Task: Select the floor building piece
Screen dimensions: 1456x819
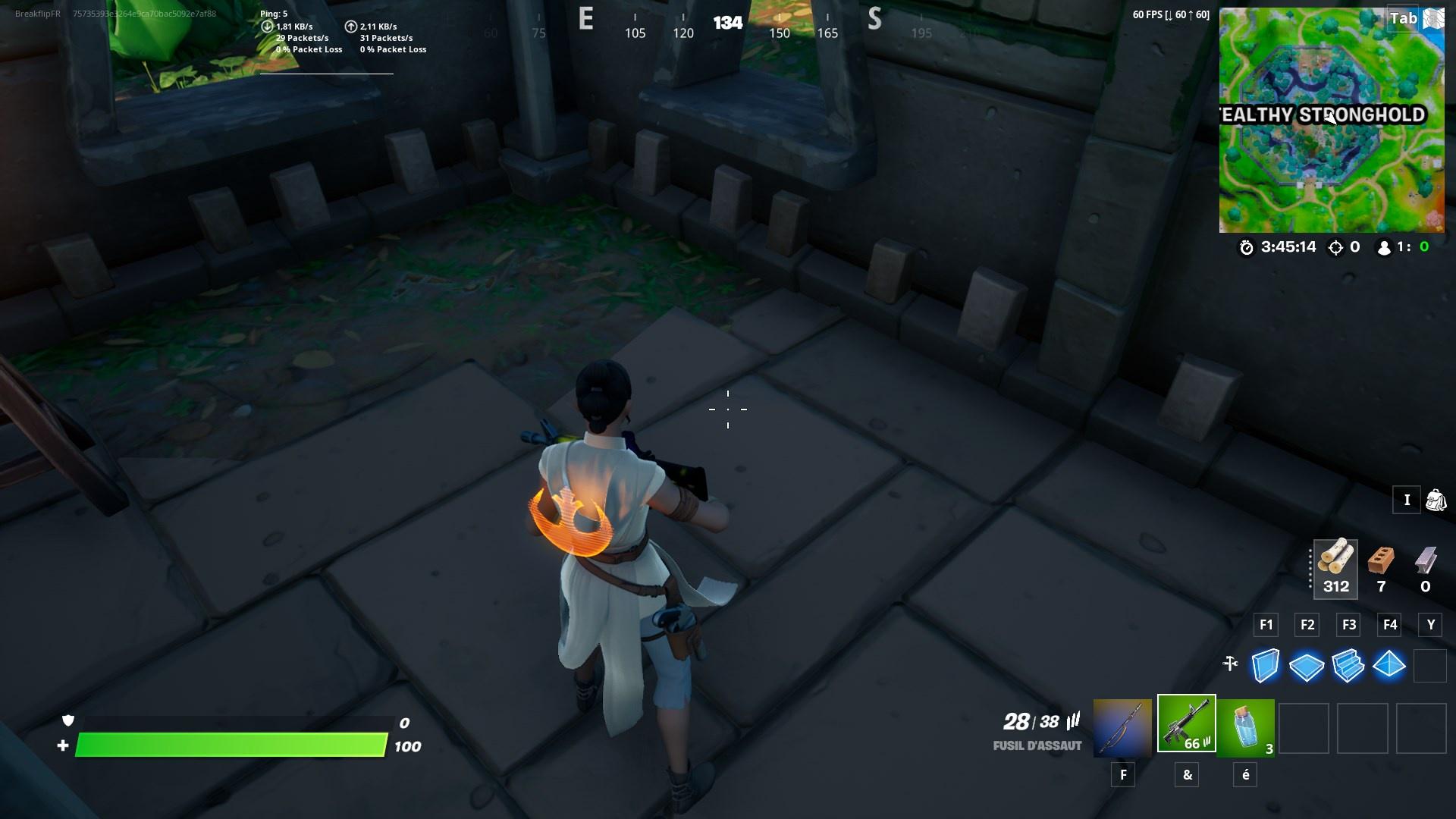Action: (x=1307, y=666)
